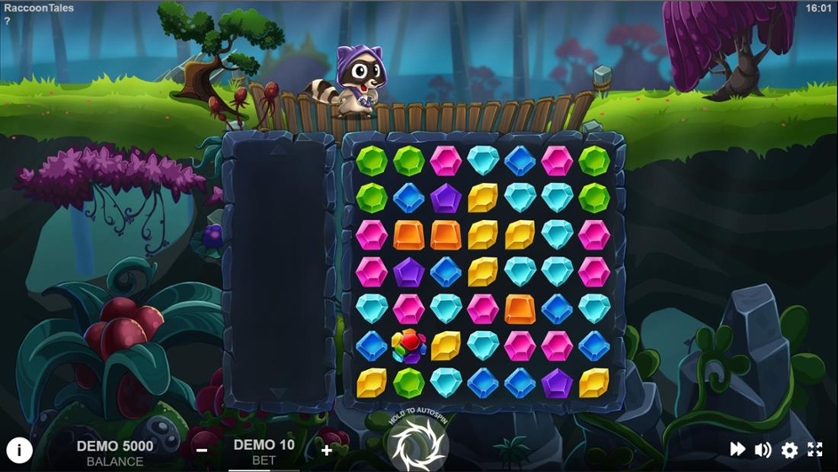
Task: Open the settings gear menu
Action: [x=790, y=450]
